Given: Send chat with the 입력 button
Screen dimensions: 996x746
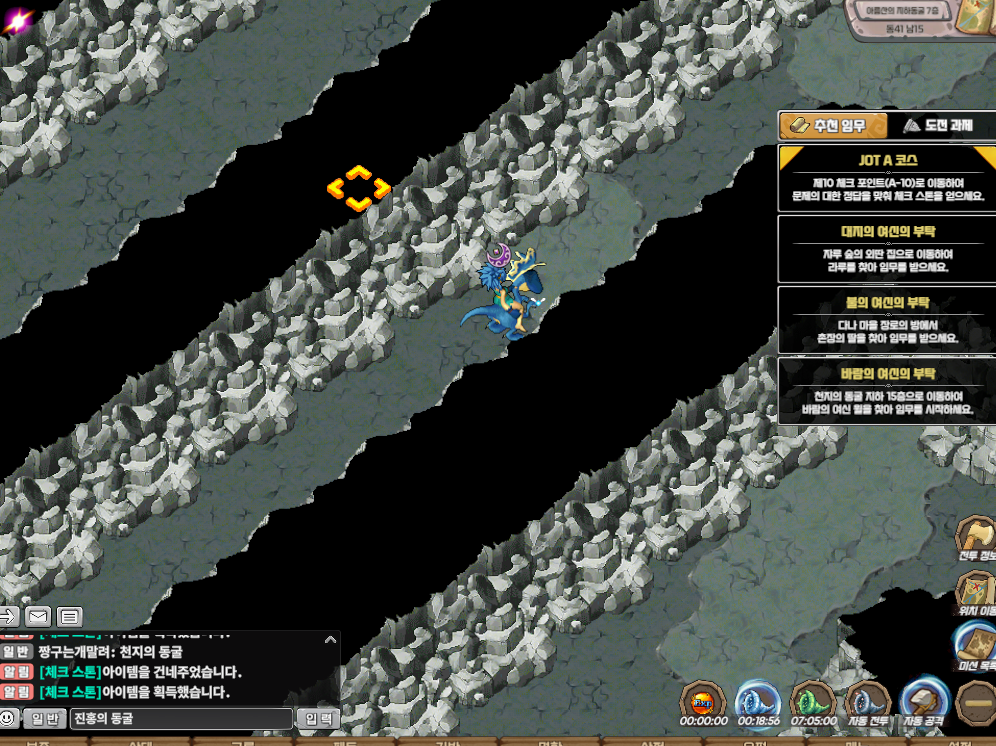Looking at the screenshot, I should (318, 718).
